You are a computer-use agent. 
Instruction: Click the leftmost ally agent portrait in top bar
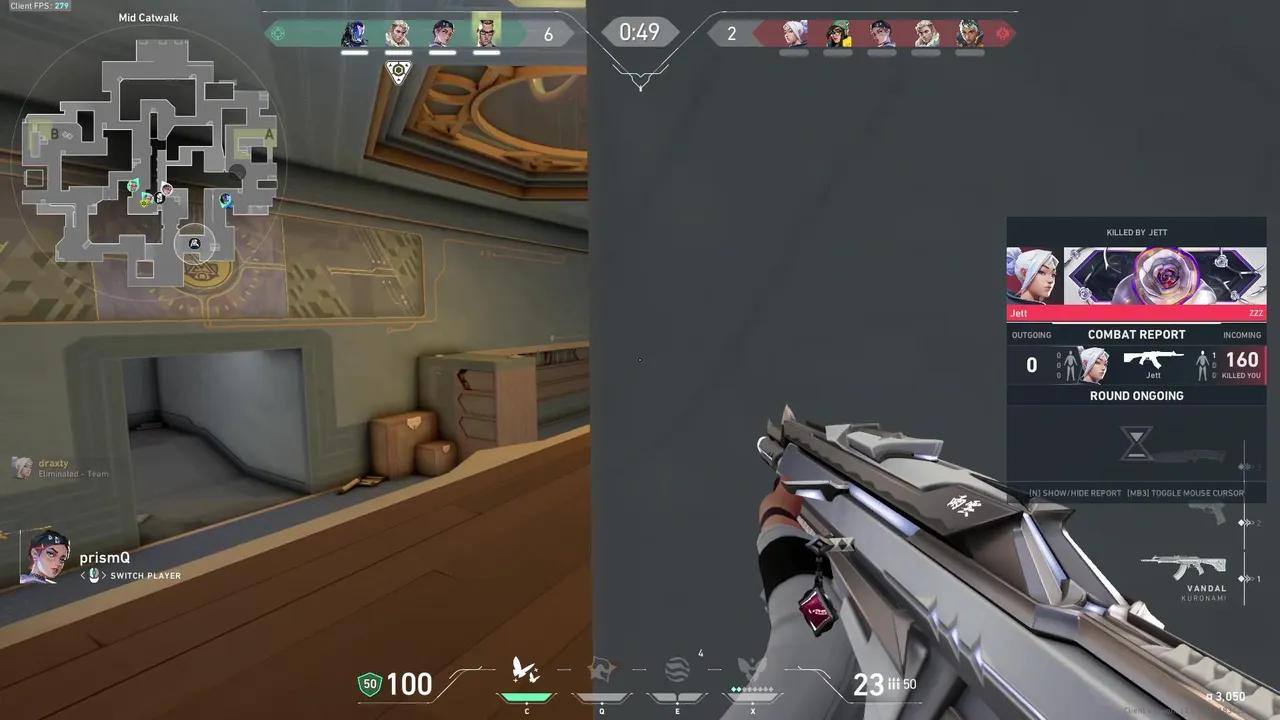pos(353,33)
